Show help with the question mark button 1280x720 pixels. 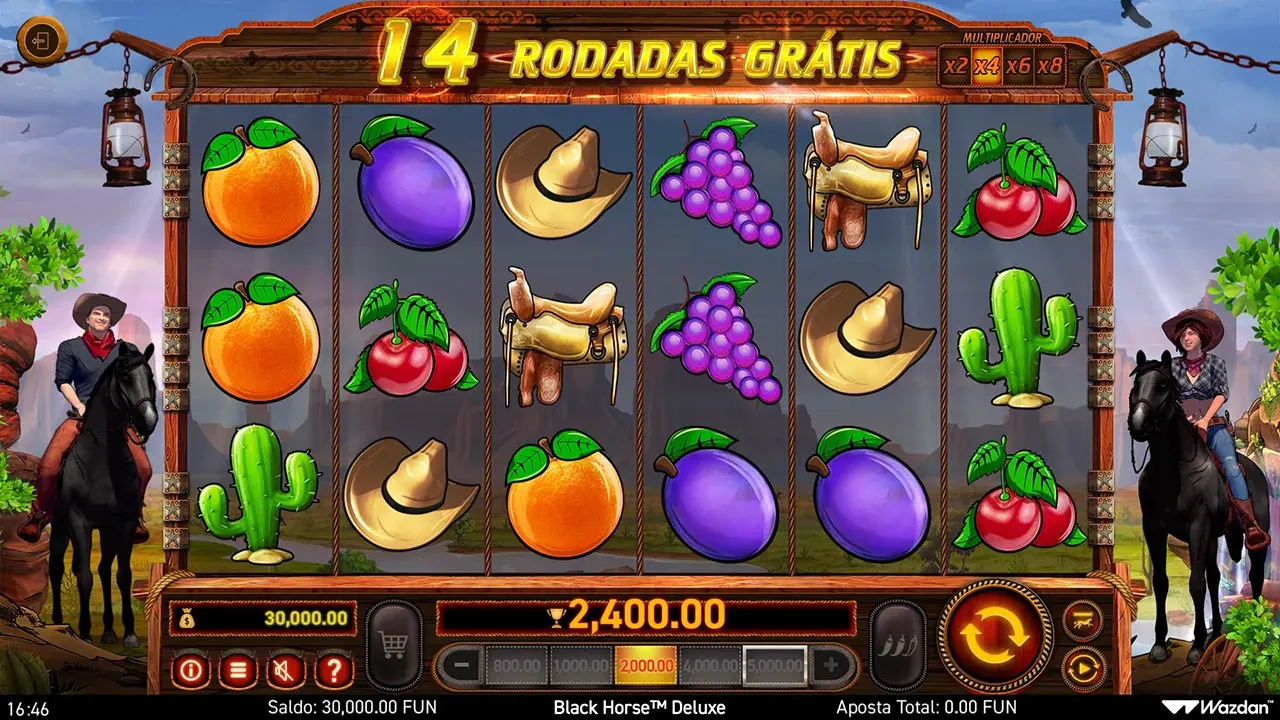334,669
